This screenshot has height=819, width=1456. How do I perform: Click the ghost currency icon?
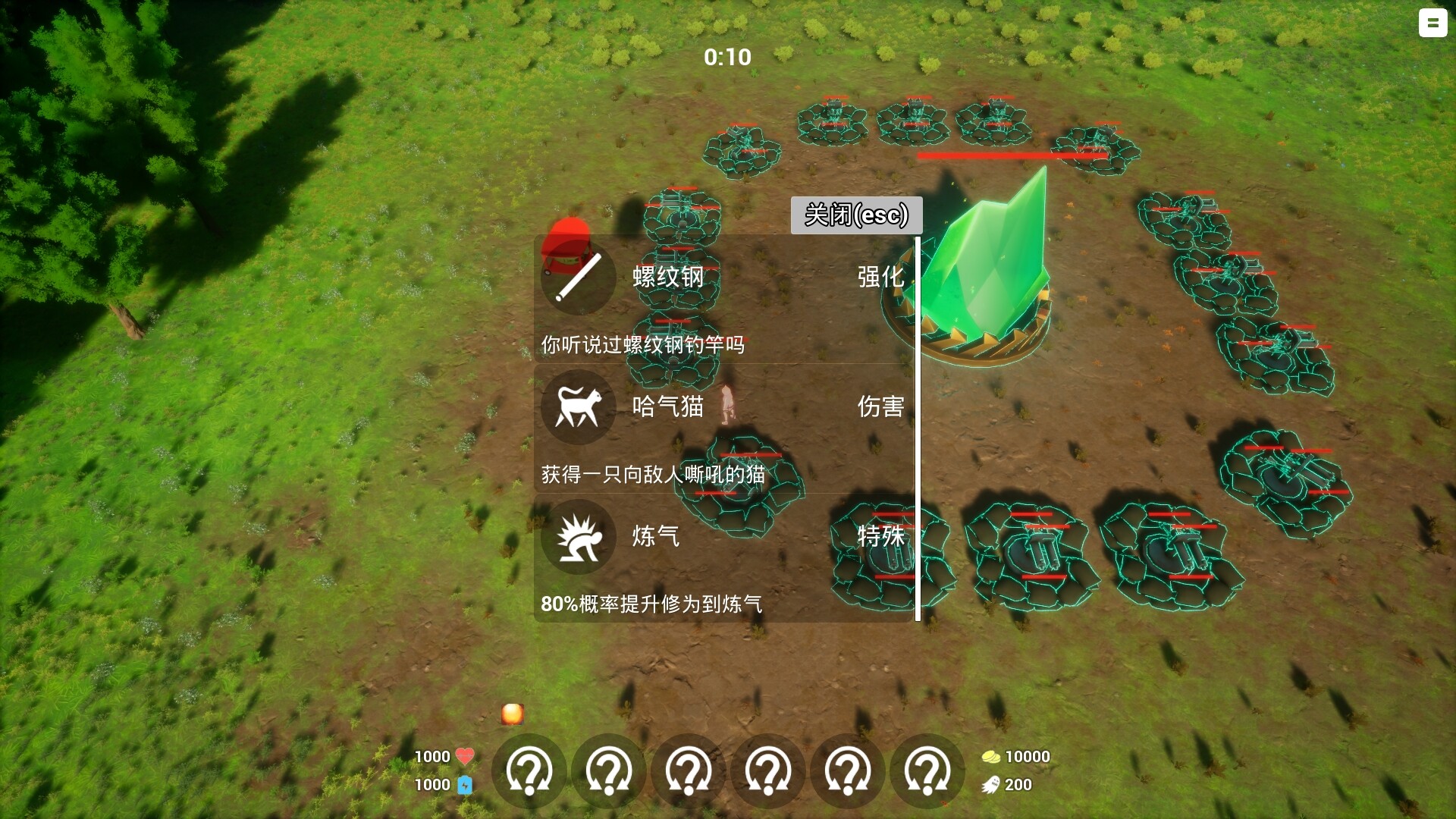(x=990, y=785)
